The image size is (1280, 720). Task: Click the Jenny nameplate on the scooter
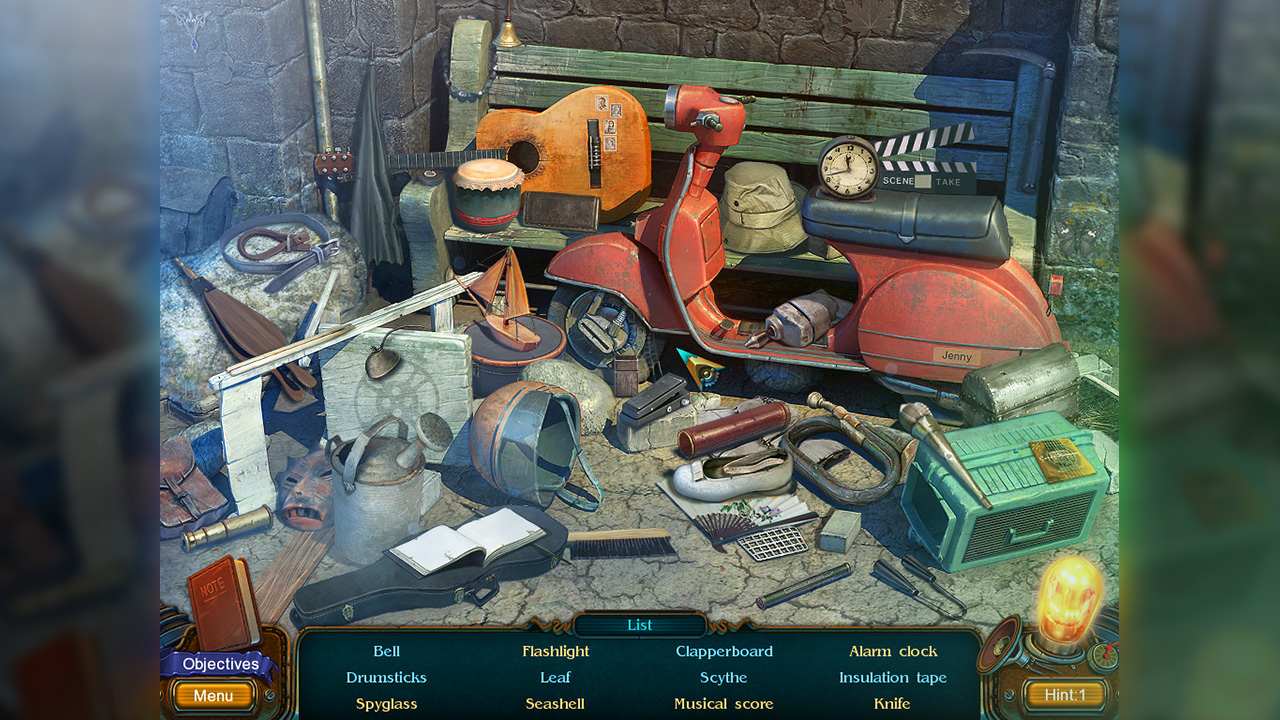(x=957, y=354)
